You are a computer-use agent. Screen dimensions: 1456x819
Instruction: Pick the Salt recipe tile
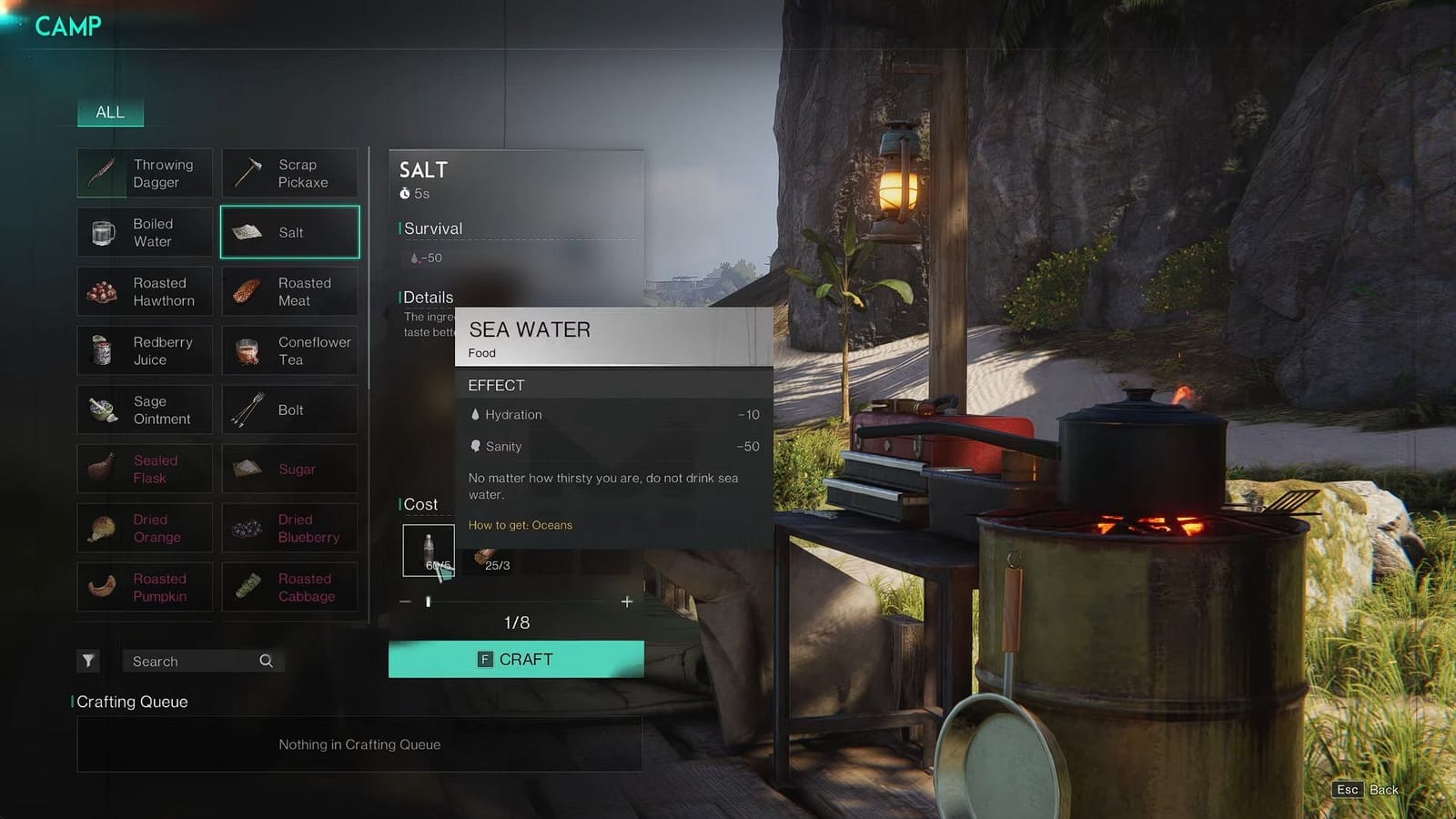(289, 232)
